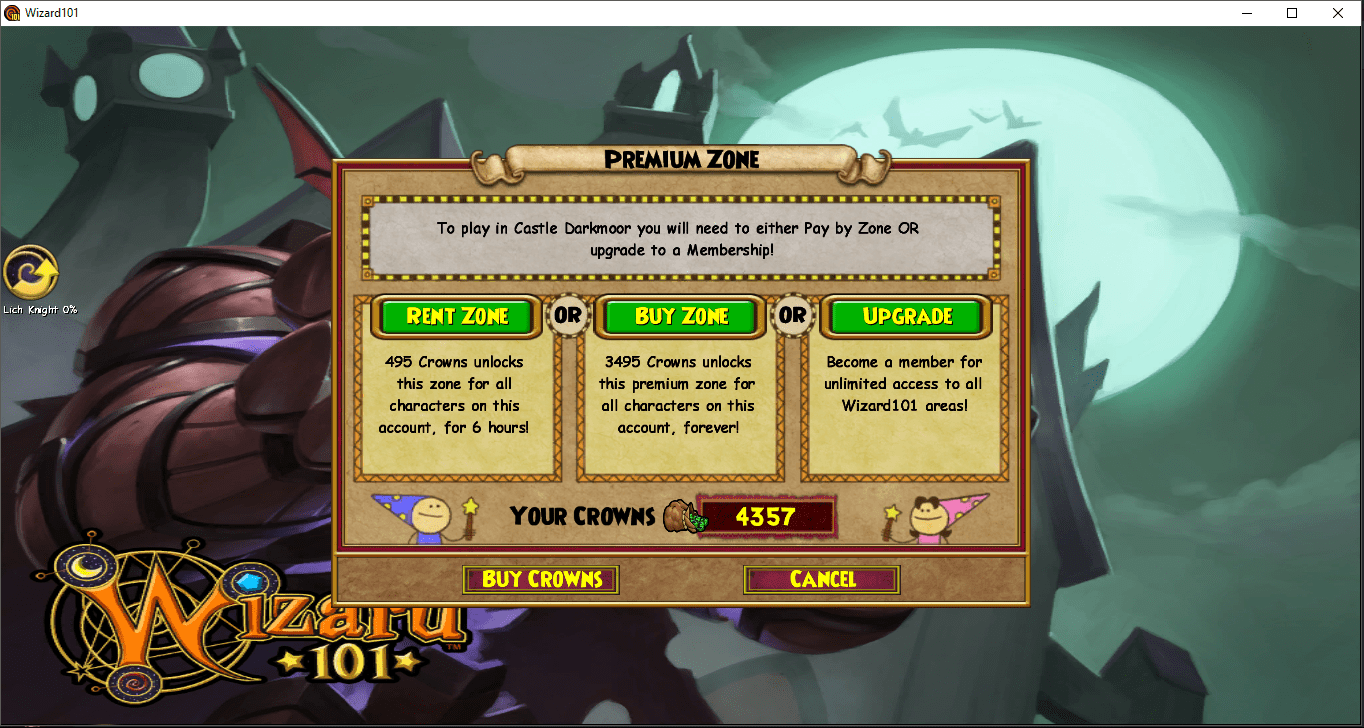Image resolution: width=1364 pixels, height=728 pixels.
Task: Click the Castle Darkmoor notice panel
Action: pos(681,238)
